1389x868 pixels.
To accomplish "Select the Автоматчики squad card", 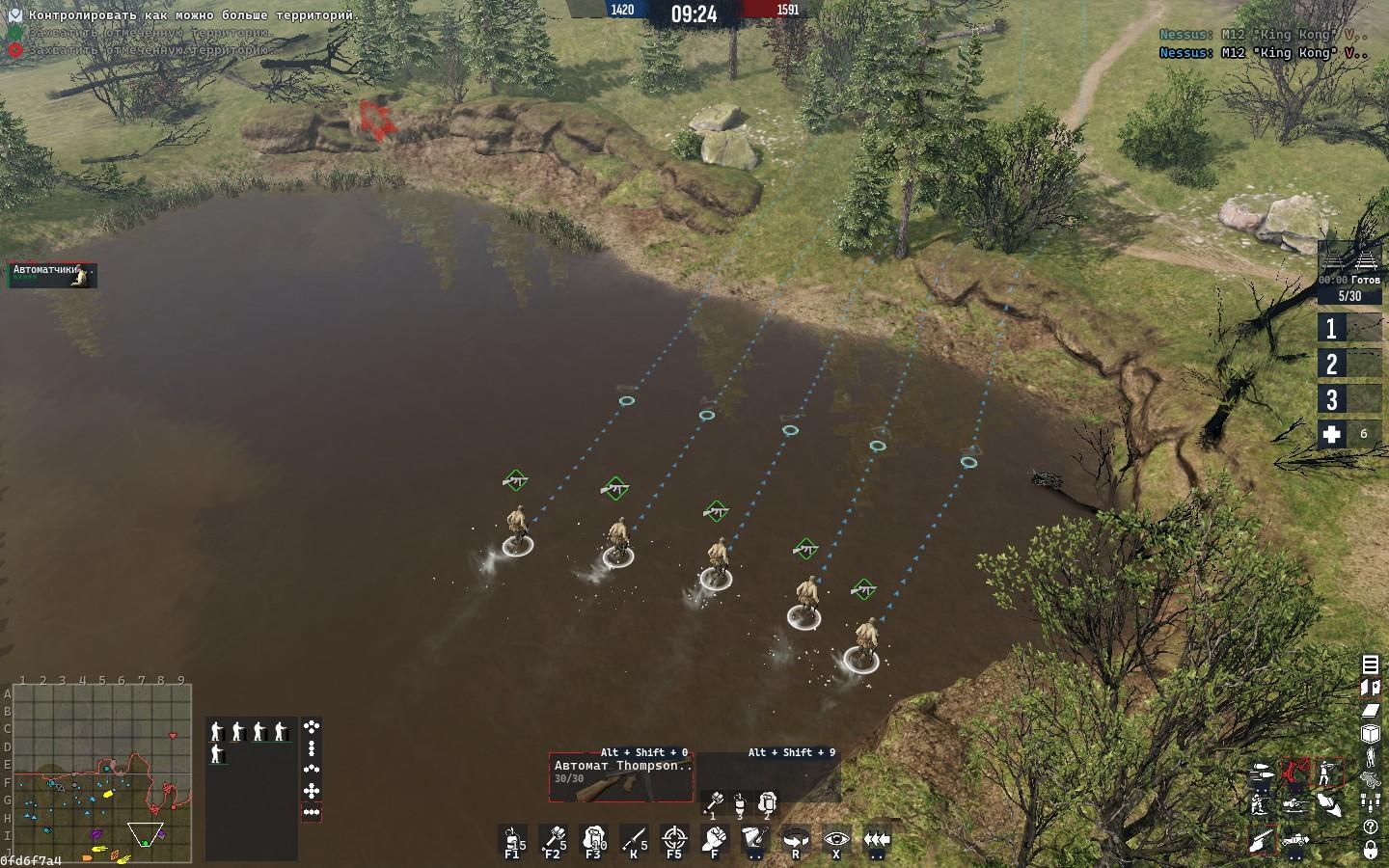I will 53,275.
